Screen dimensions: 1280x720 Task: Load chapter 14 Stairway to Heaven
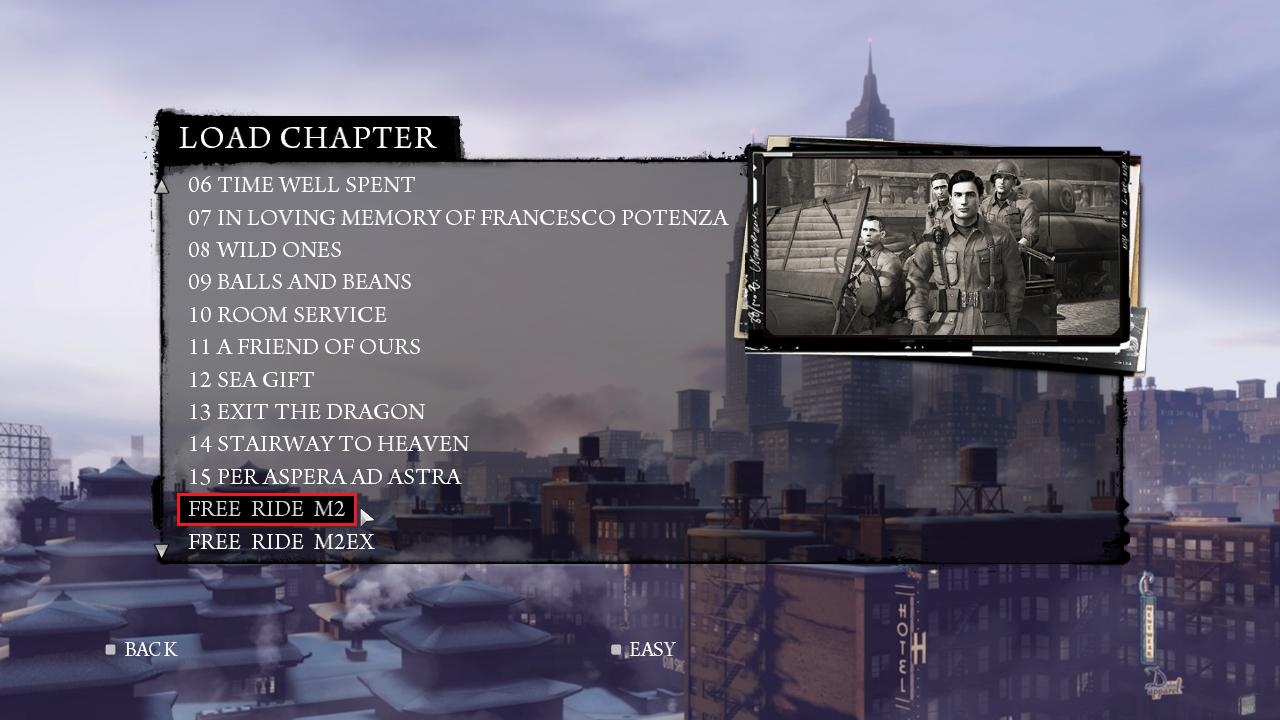point(328,444)
